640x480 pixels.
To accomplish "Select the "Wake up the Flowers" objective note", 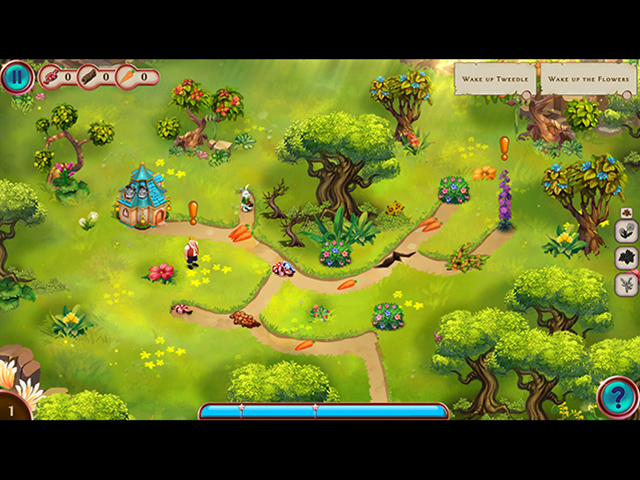I will 585,79.
